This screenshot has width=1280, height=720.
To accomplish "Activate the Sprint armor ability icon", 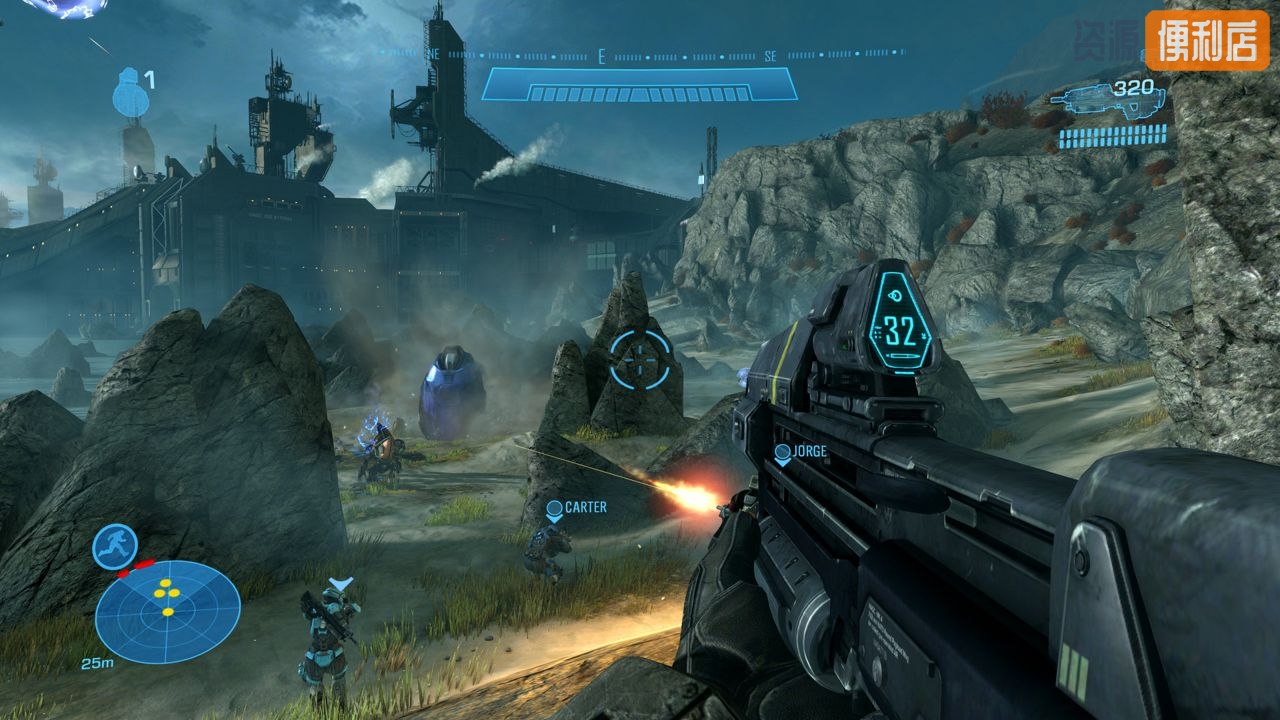I will [114, 546].
